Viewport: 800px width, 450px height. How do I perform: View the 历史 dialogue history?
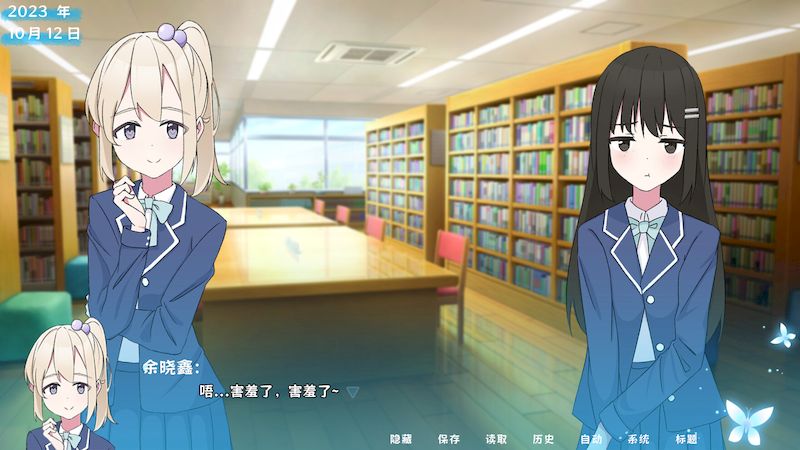coord(543,439)
